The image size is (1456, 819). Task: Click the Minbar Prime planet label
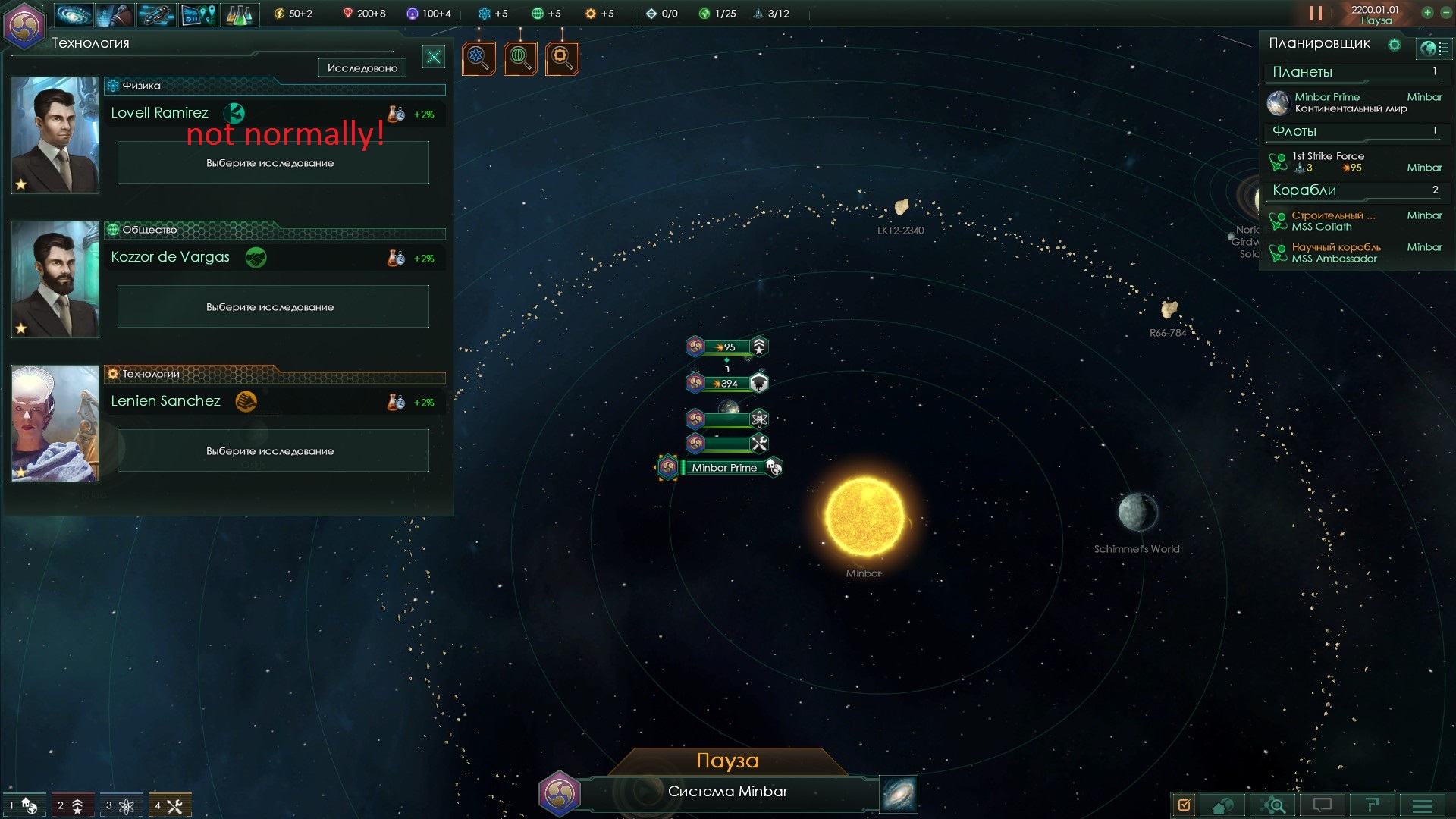[x=723, y=468]
